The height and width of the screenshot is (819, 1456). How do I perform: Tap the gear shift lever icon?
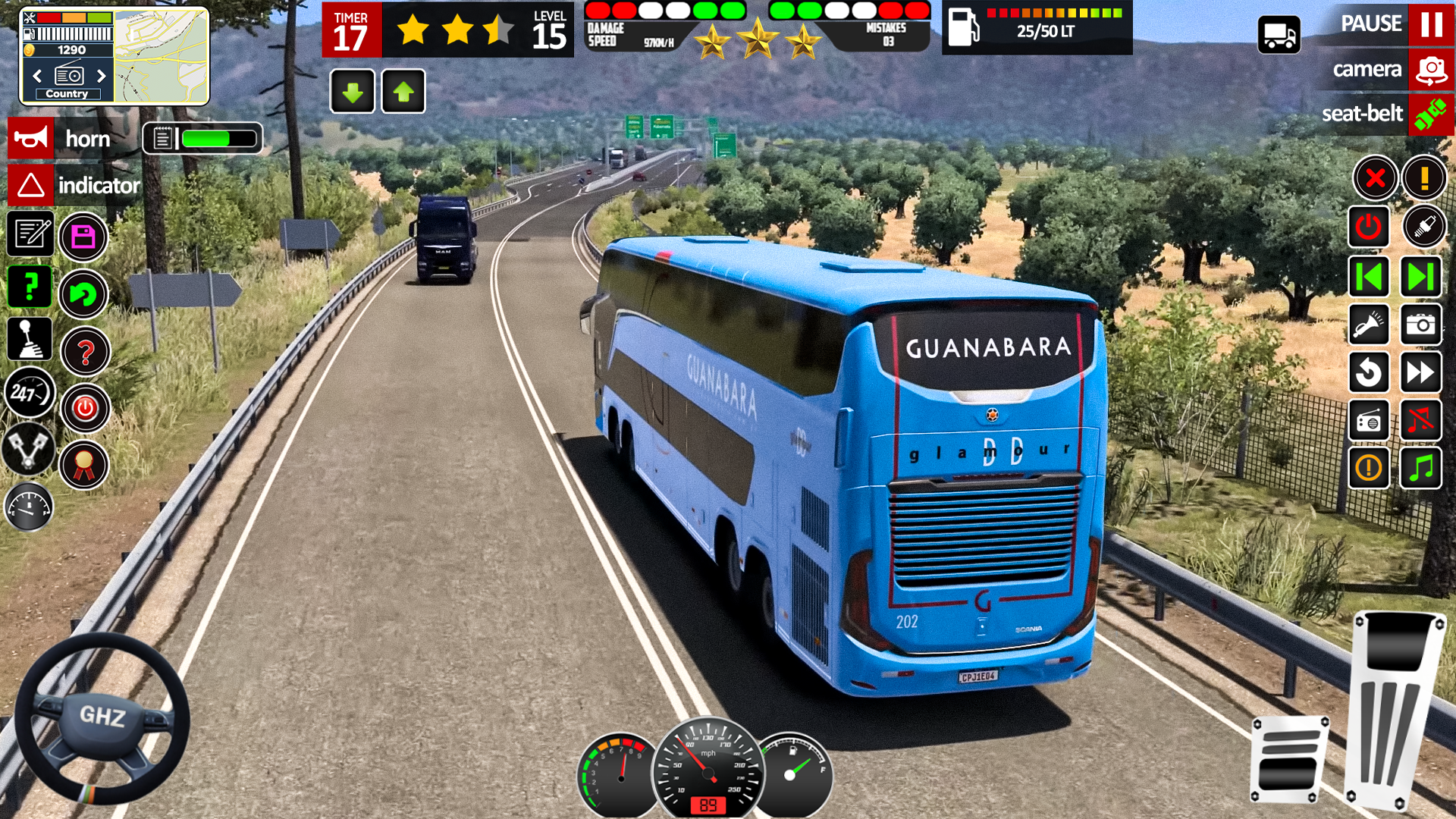pyautogui.click(x=30, y=338)
